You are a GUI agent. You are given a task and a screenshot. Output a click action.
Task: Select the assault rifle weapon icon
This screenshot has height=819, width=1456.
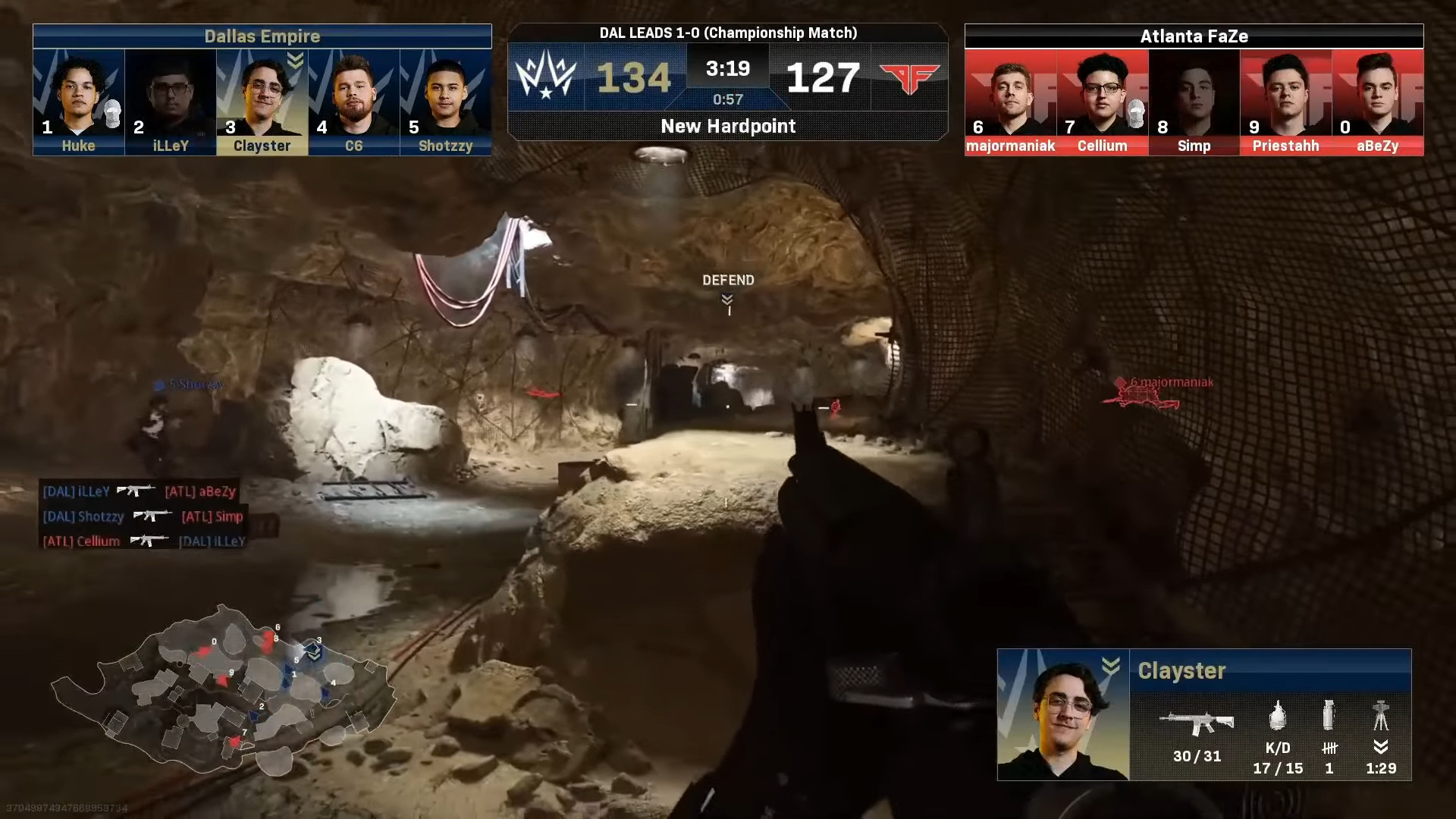[1197, 722]
